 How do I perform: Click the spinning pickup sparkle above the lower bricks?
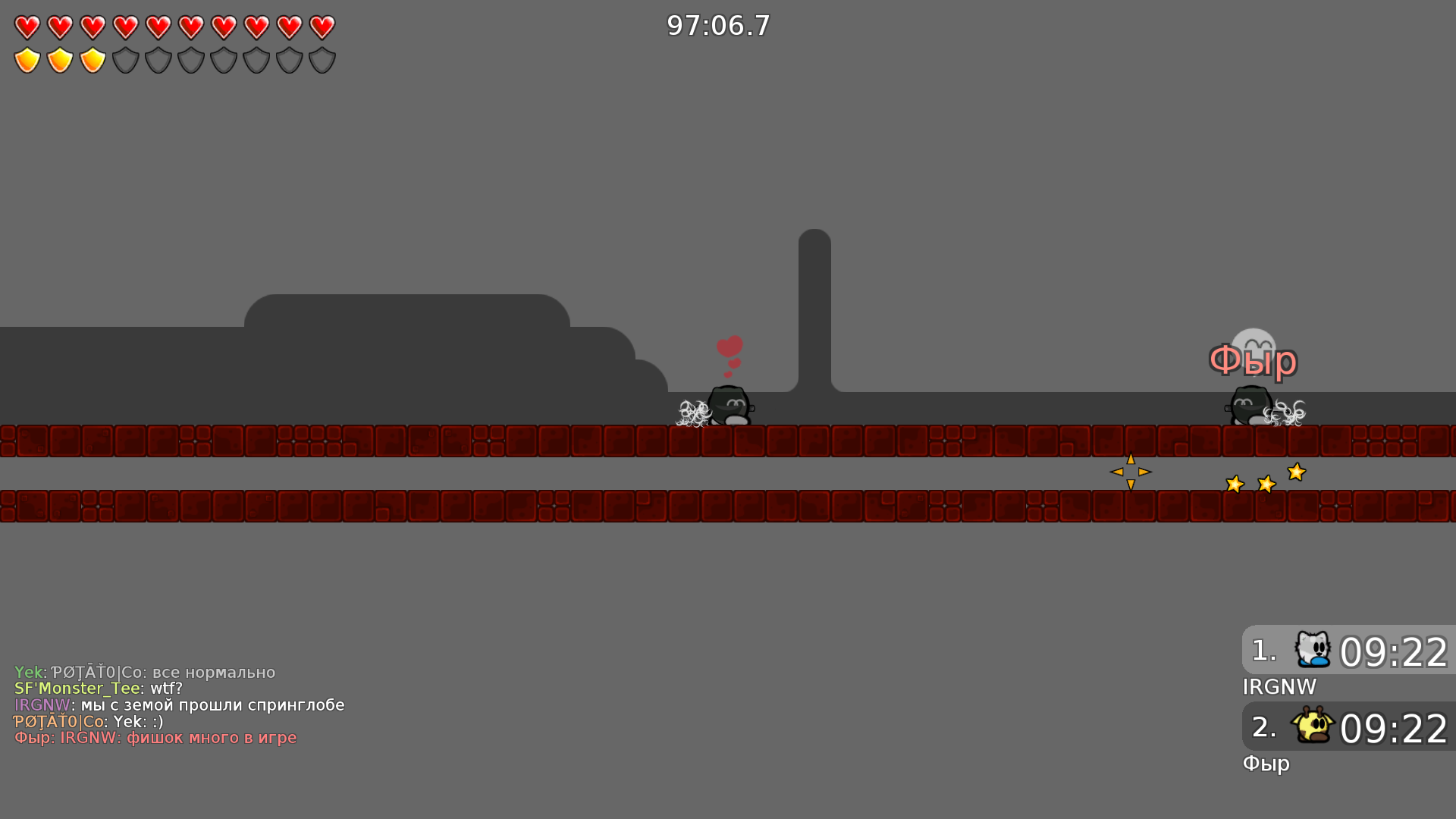[1130, 472]
